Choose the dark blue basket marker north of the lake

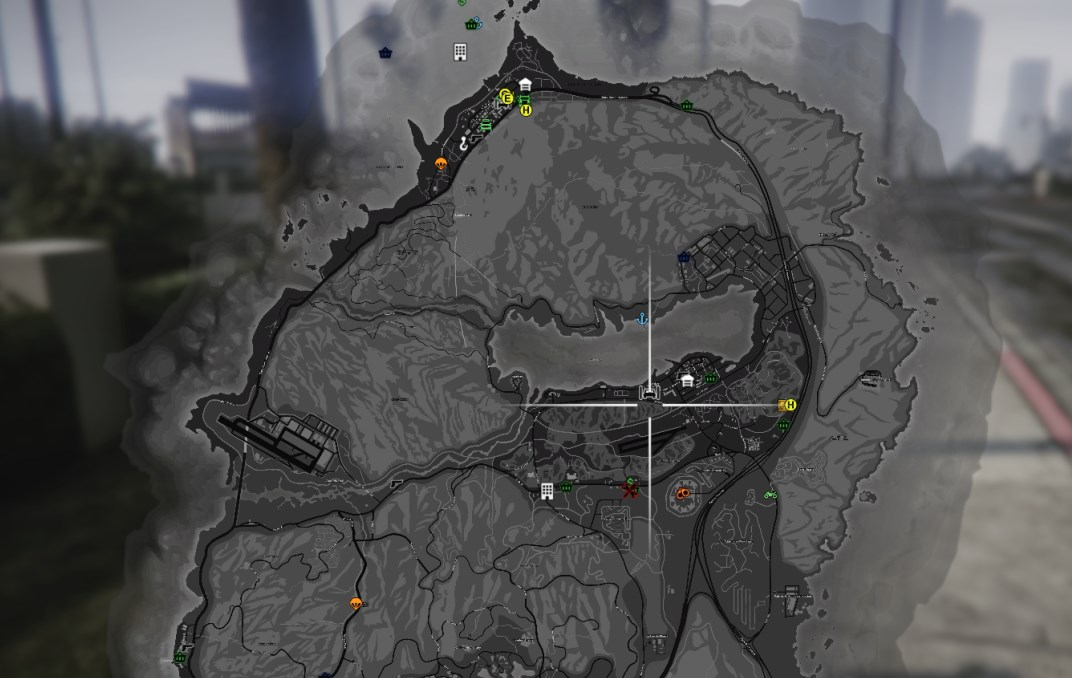(x=684, y=257)
